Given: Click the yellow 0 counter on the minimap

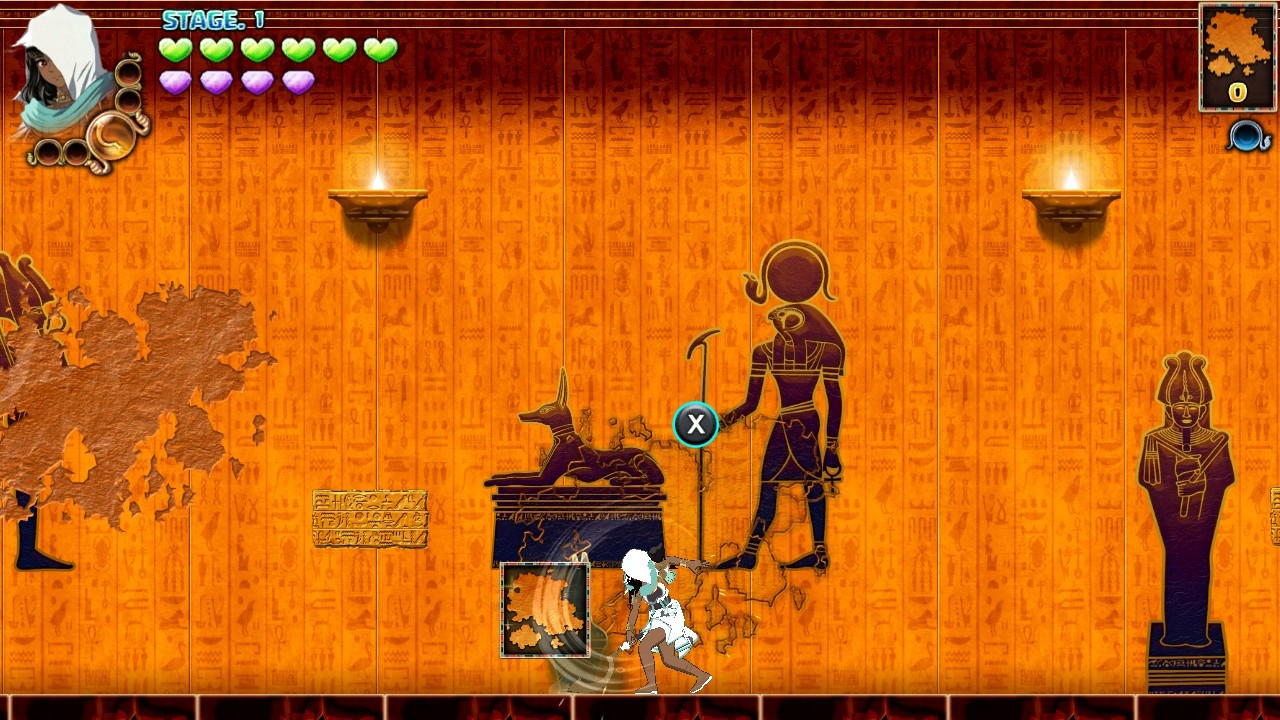Looking at the screenshot, I should pyautogui.click(x=1236, y=94).
